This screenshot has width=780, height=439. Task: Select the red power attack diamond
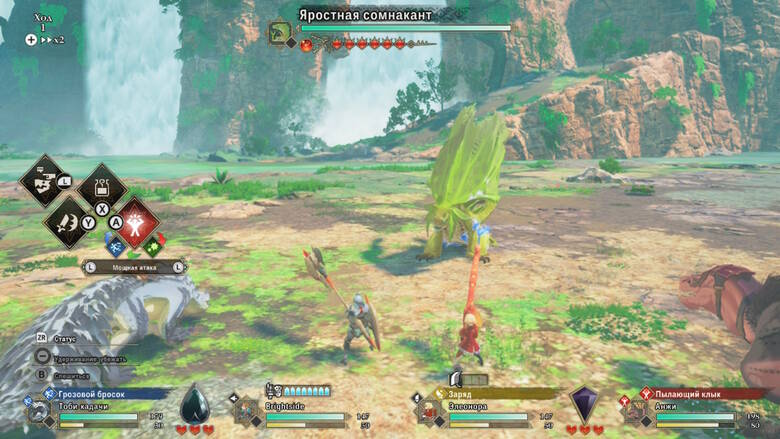pos(137,221)
